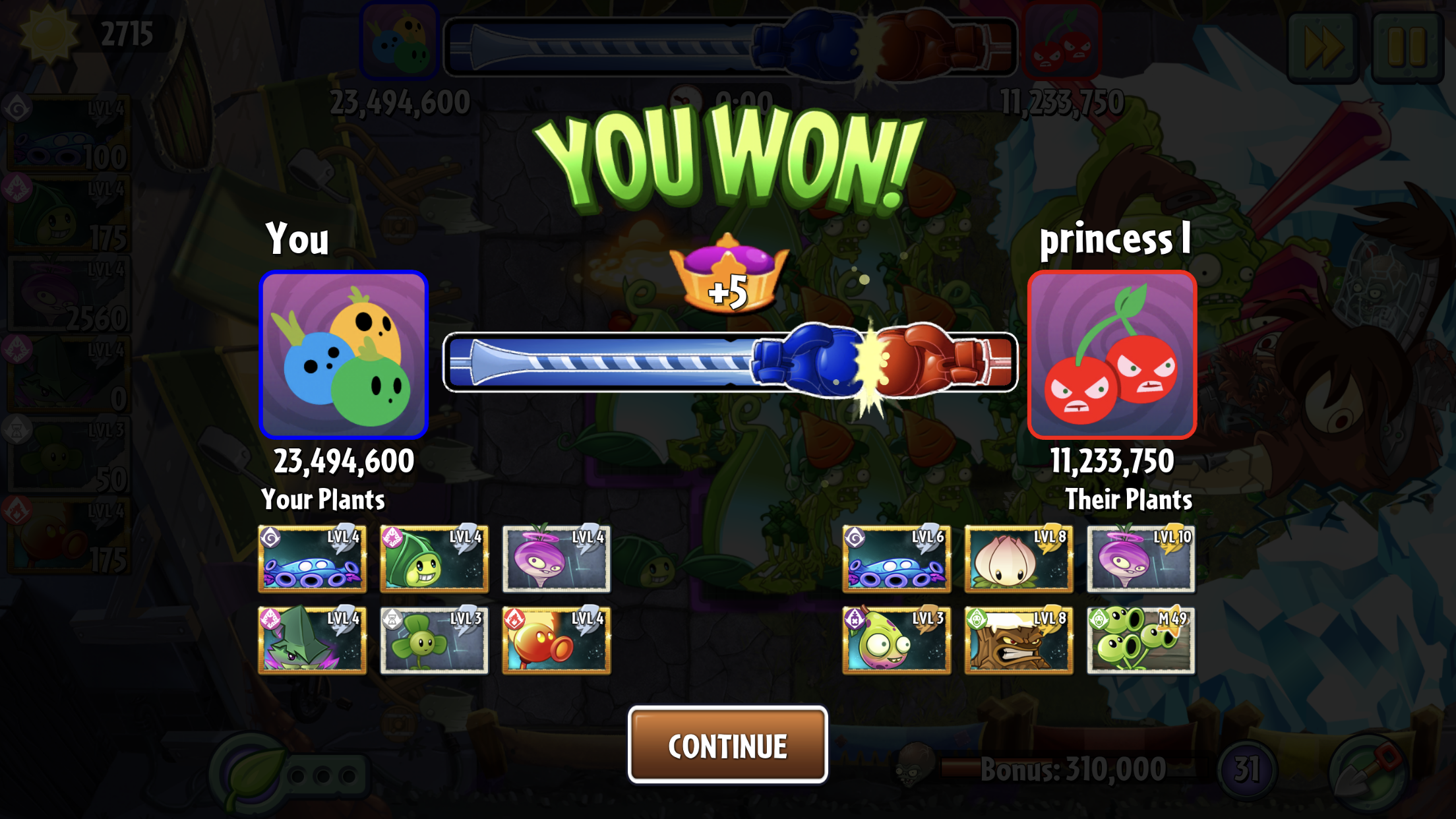Image resolution: width=1456 pixels, height=819 pixels.
Task: View opponent's white bulb LVL 8 card
Action: click(1018, 559)
